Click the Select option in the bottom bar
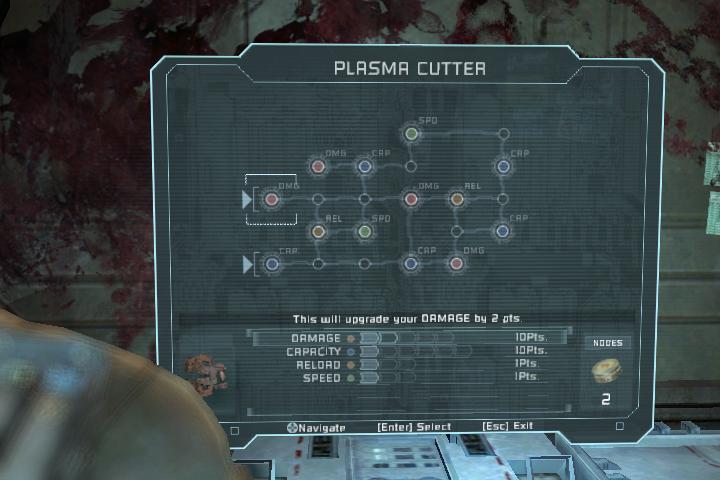Viewport: 720px width, 480px height. coord(414,427)
